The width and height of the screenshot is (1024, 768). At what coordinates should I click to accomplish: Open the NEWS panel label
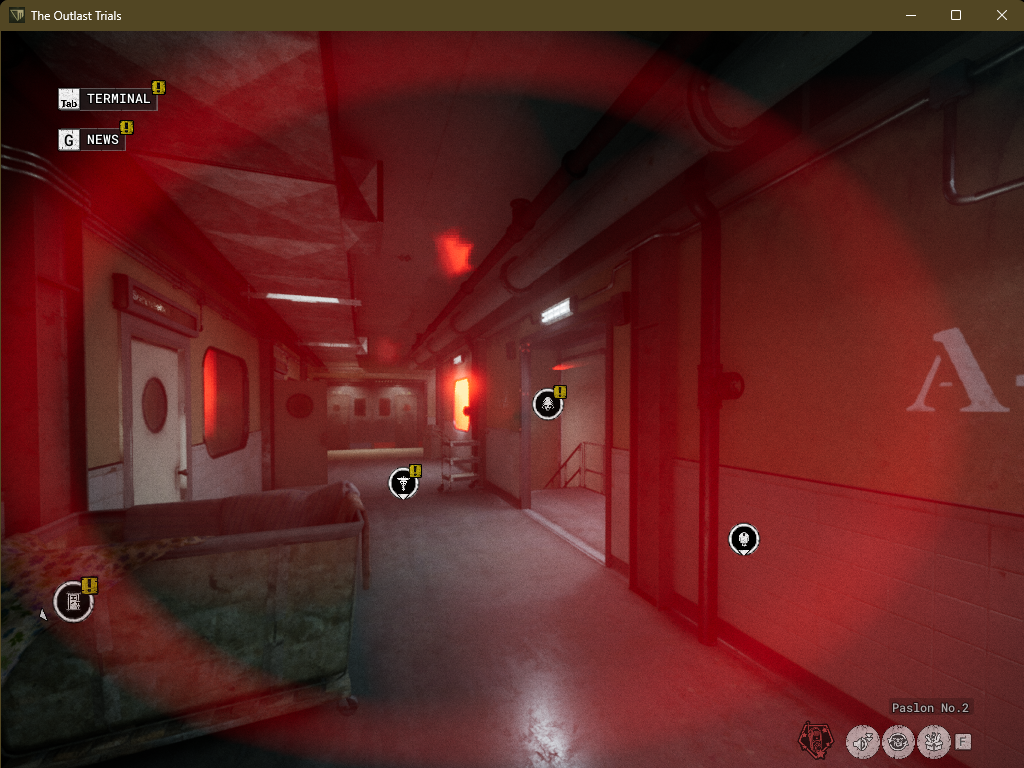[x=102, y=140]
